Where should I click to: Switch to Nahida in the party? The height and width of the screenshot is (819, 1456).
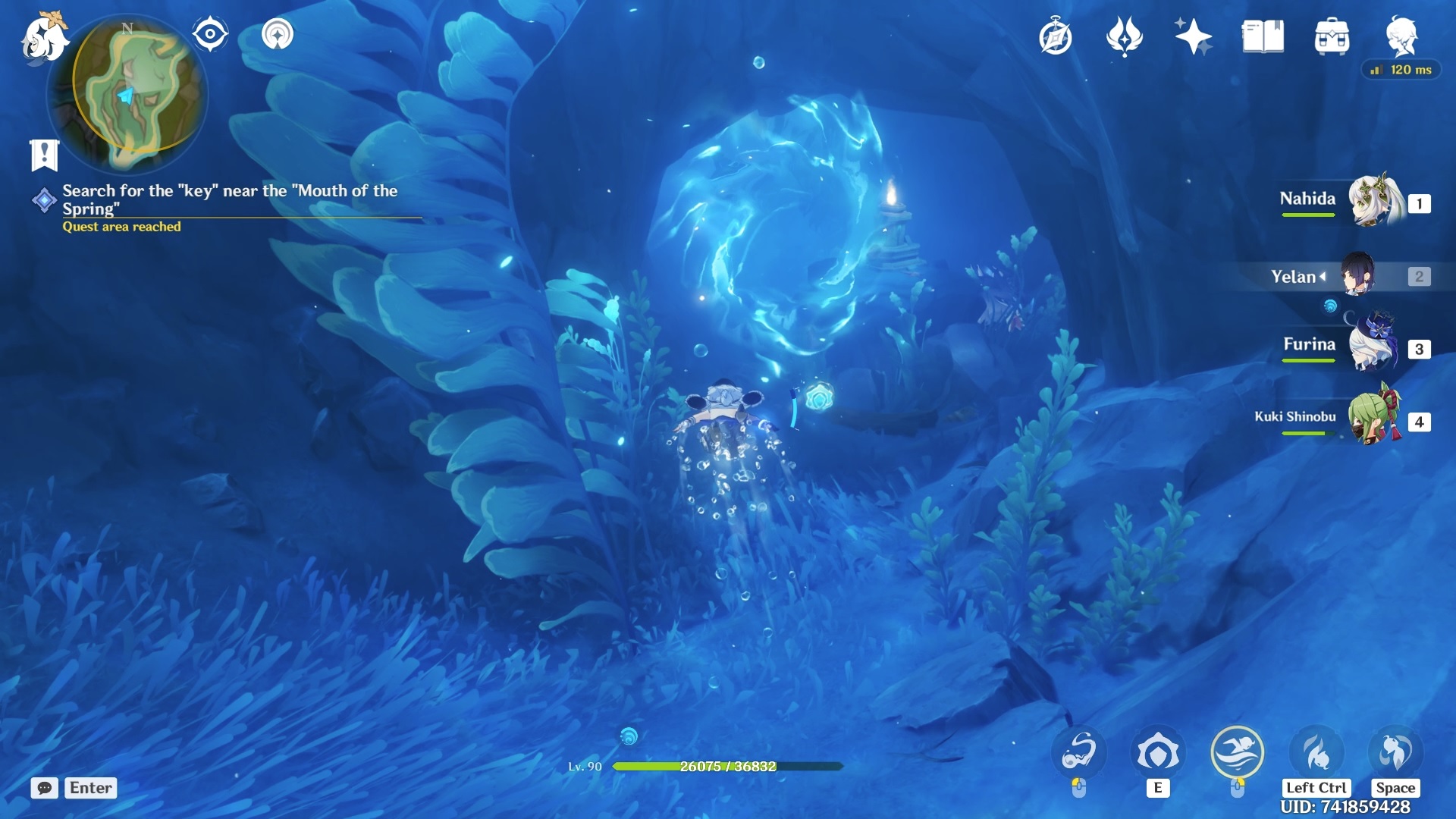(x=1373, y=202)
